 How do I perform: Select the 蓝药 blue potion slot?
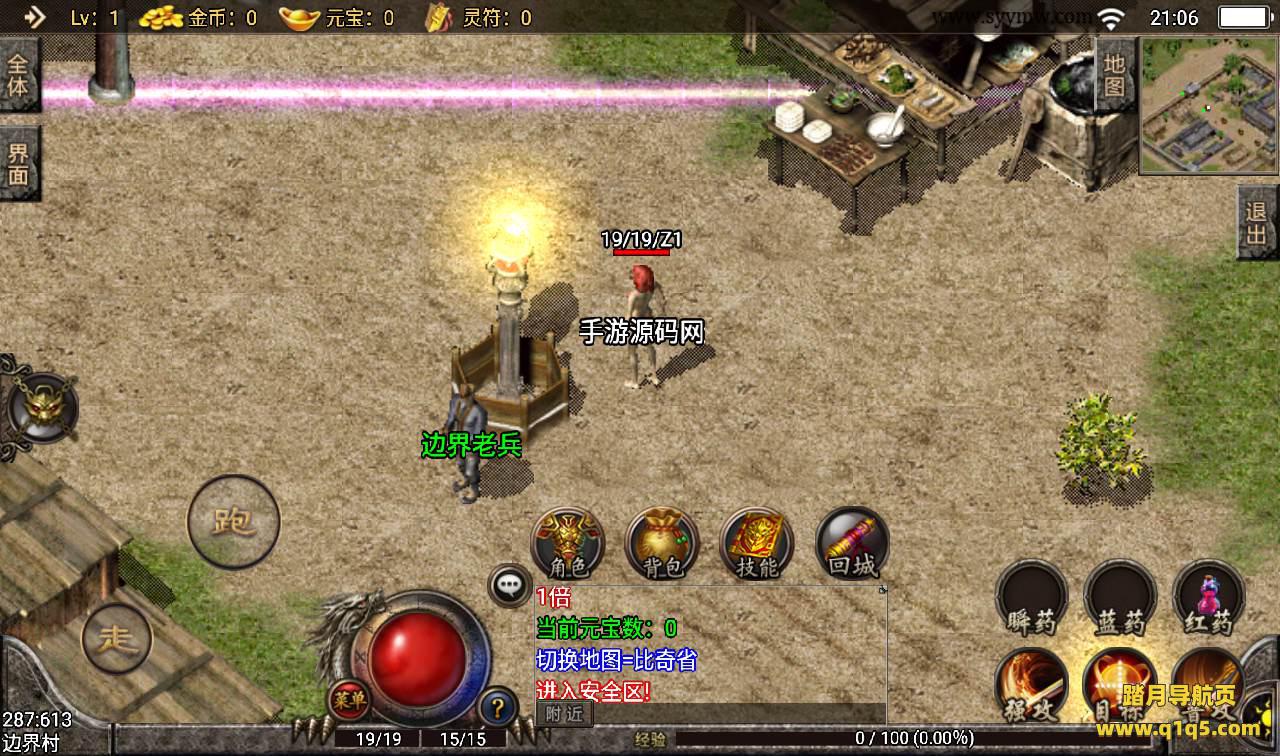pos(1120,598)
